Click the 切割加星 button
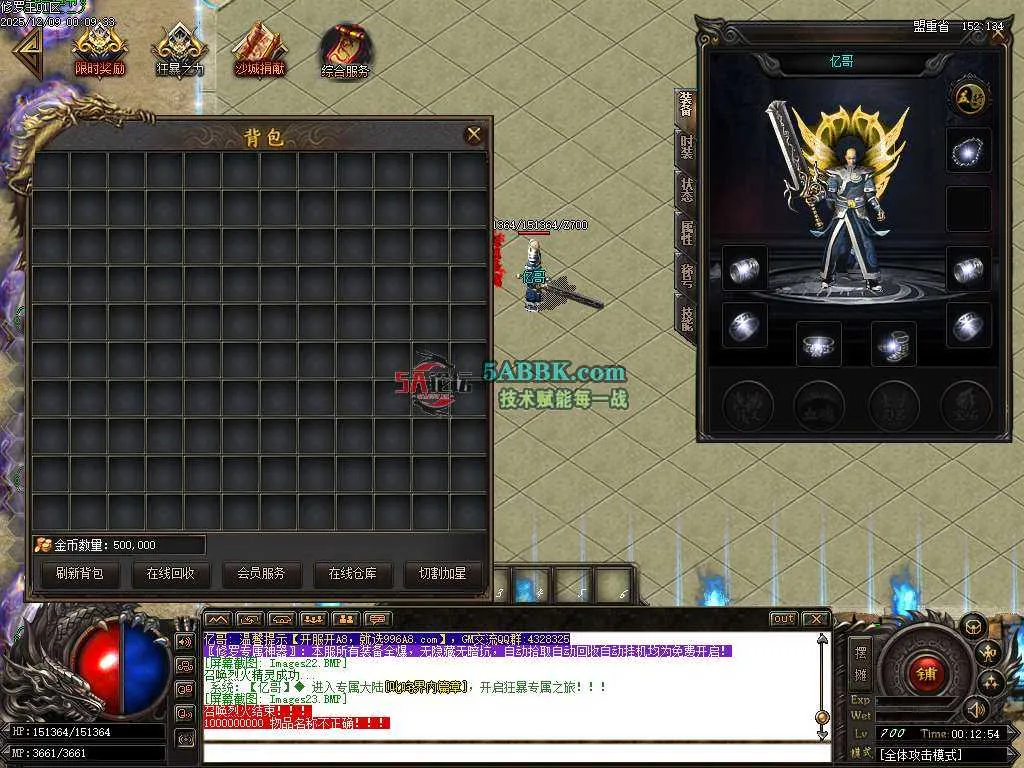The image size is (1024, 768). 443,574
